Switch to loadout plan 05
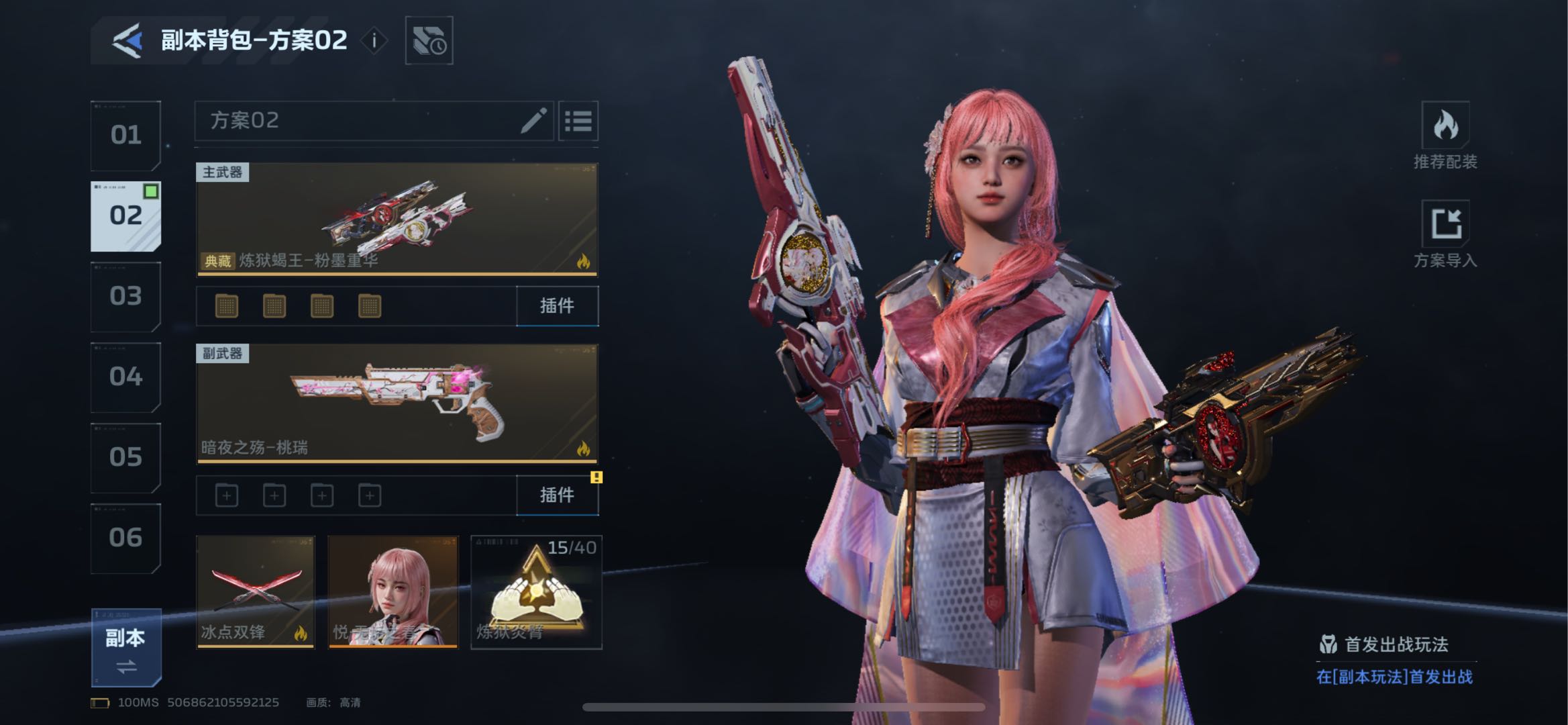This screenshot has height=725, width=1568. [126, 457]
